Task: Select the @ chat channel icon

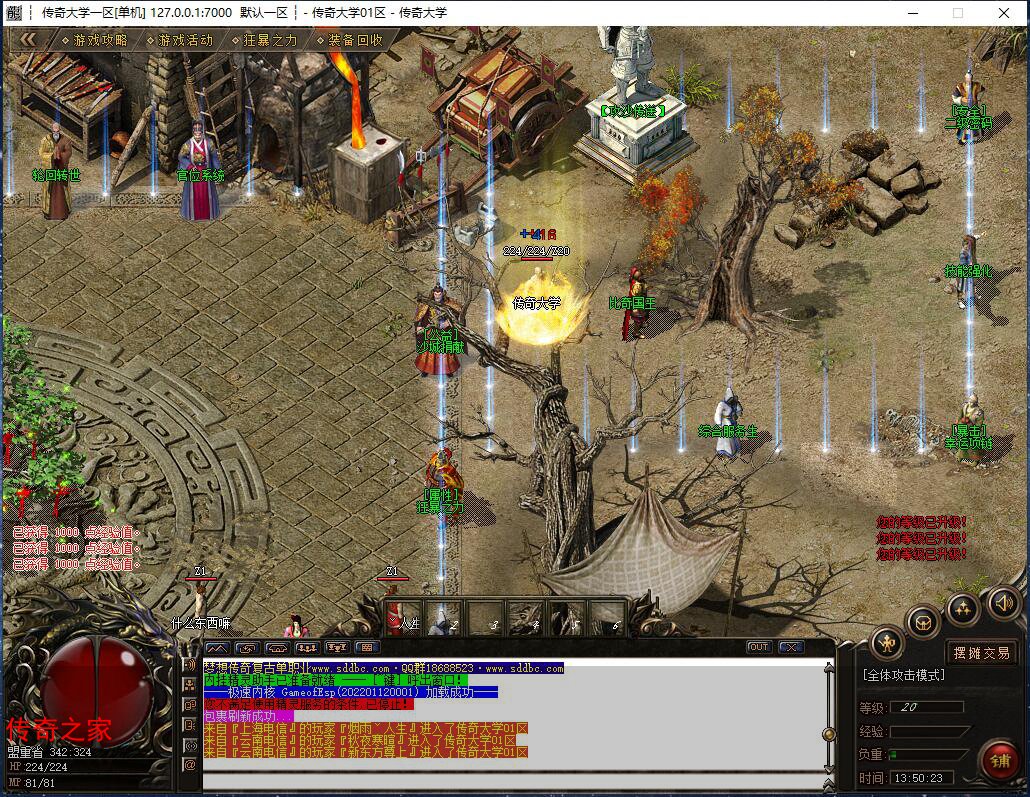Action: [190, 765]
